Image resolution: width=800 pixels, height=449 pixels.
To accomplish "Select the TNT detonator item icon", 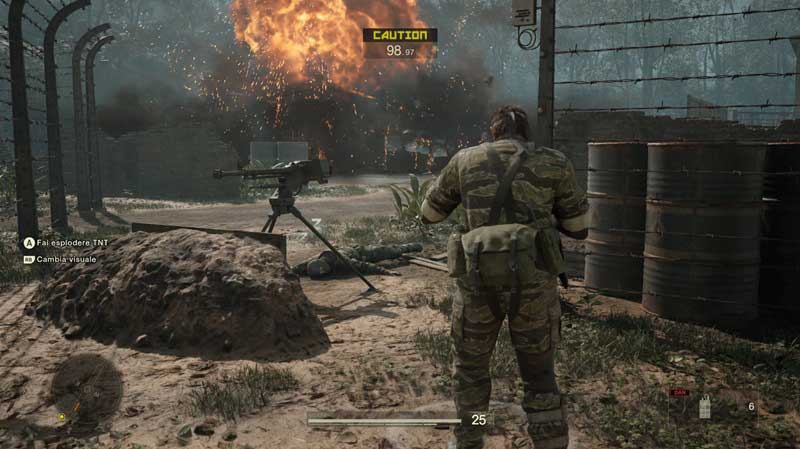I will 704,407.
